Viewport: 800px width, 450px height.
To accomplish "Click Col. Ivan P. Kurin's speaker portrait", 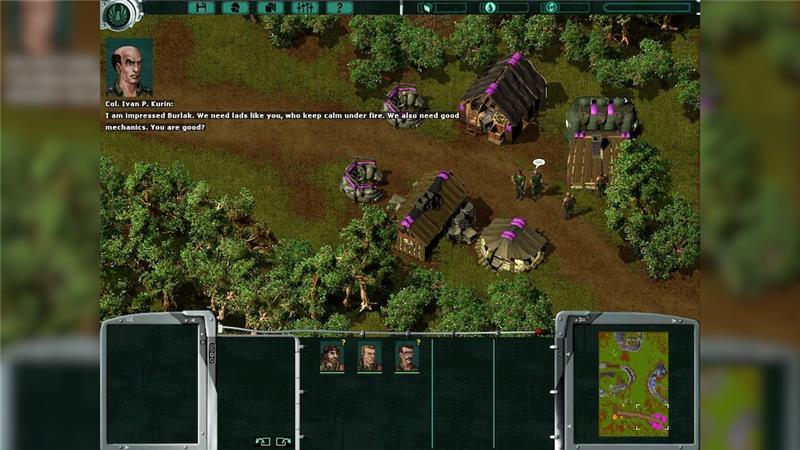I will 128,67.
